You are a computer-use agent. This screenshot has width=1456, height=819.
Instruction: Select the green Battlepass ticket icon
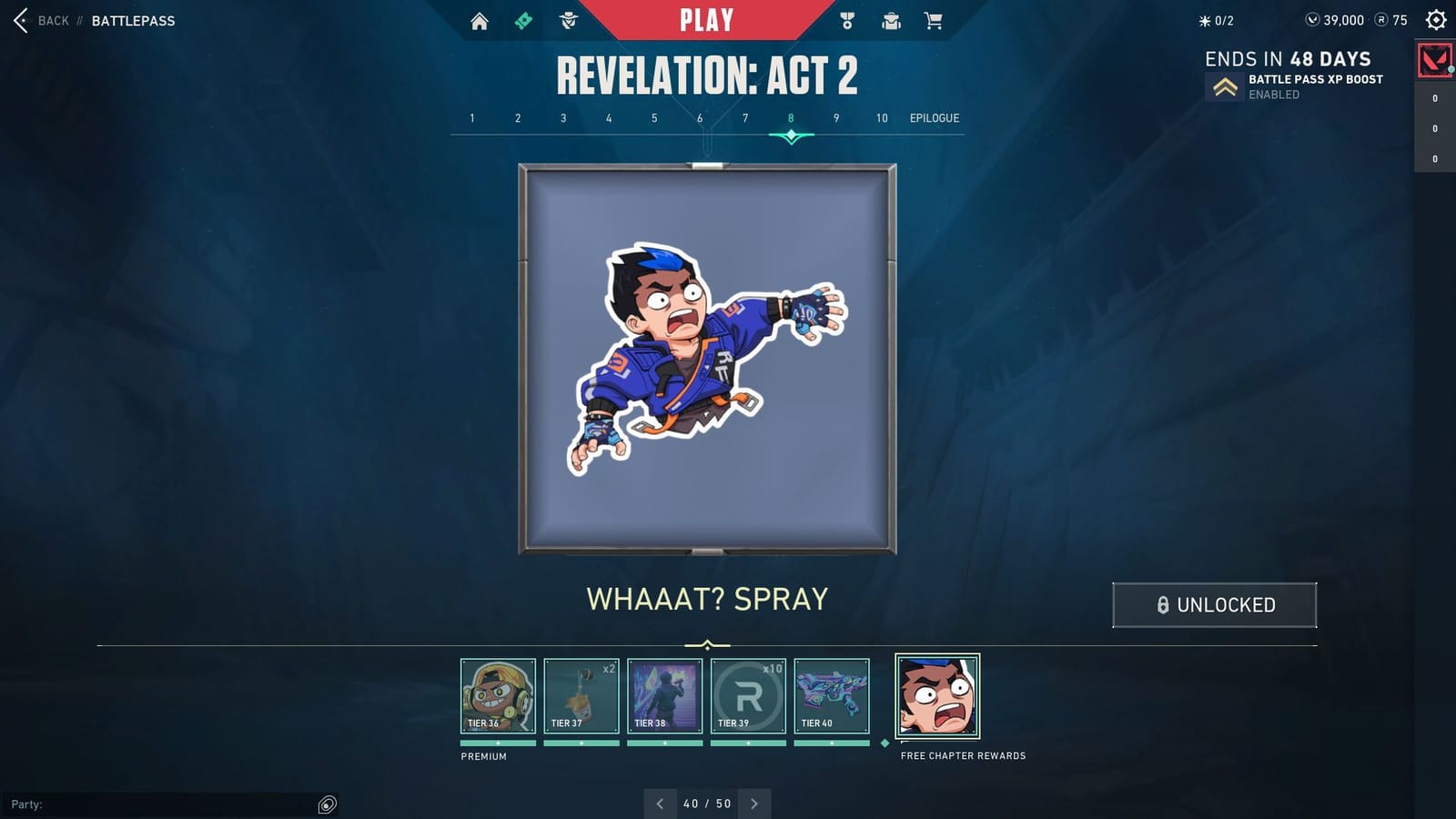(x=522, y=19)
